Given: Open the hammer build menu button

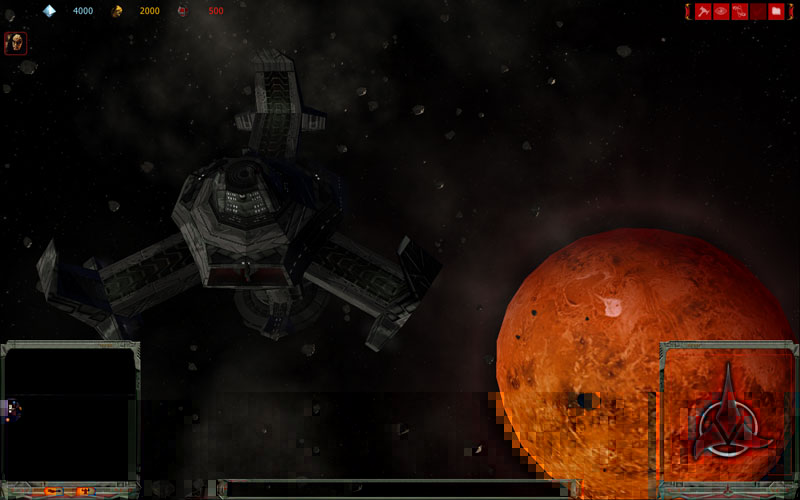Looking at the screenshot, I should coord(703,11).
